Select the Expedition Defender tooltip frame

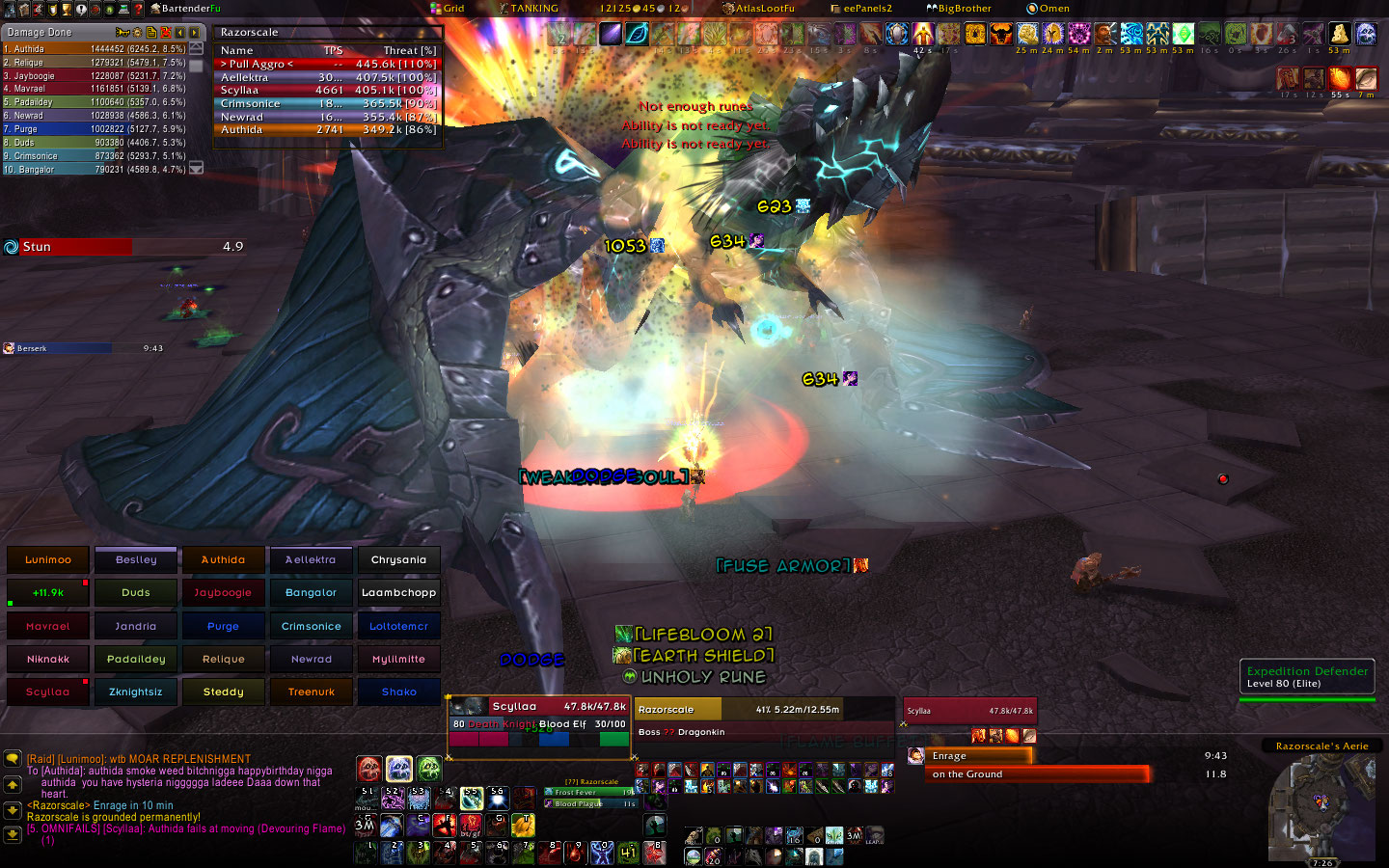coord(1307,677)
